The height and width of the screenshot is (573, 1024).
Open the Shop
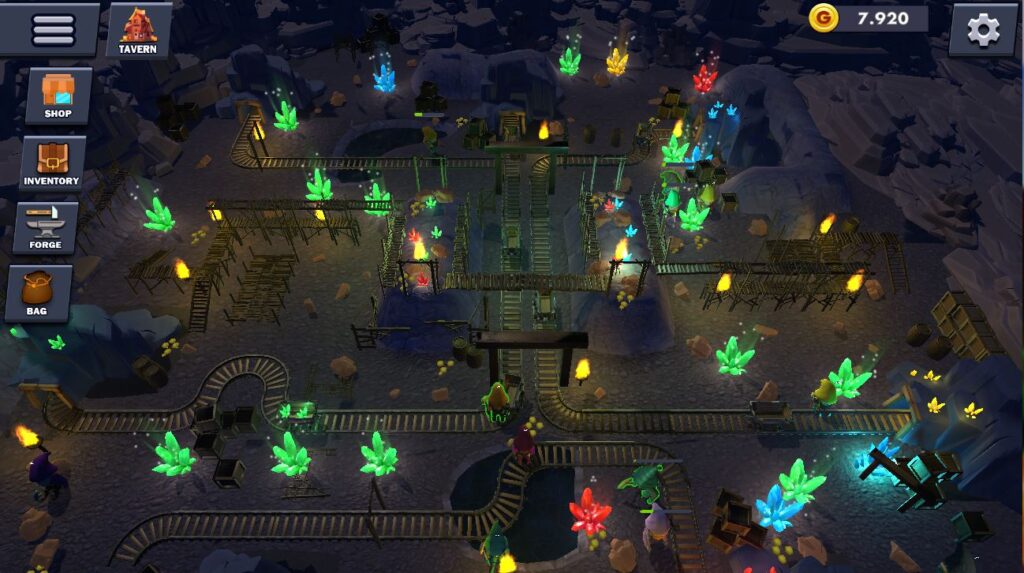[x=58, y=97]
